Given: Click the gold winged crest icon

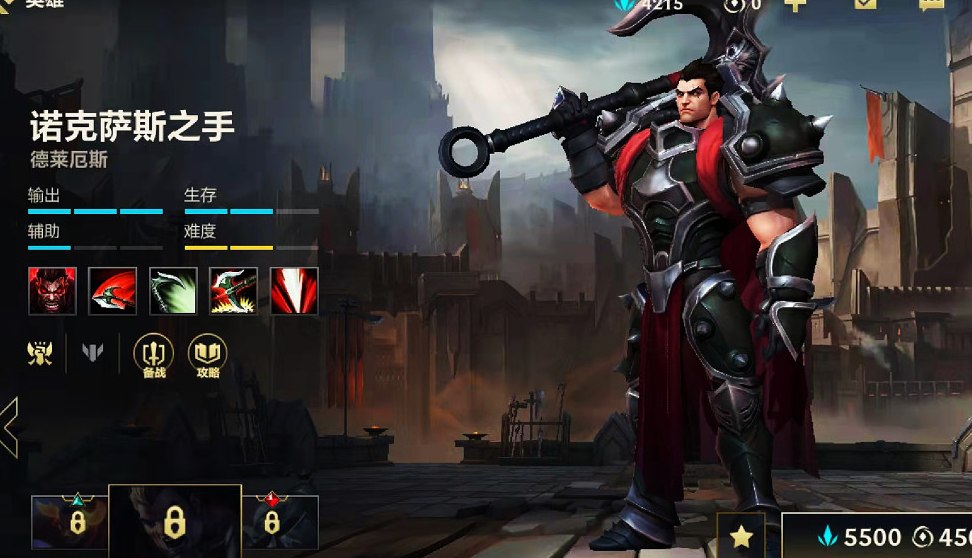Looking at the screenshot, I should (x=40, y=353).
